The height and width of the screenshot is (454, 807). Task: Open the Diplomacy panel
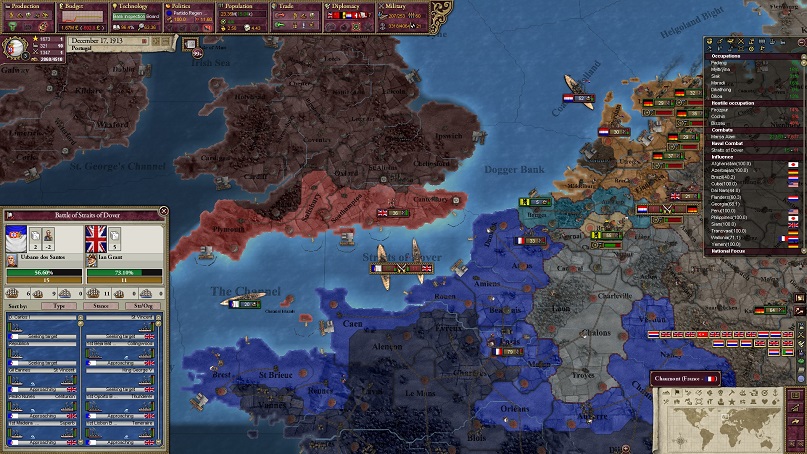pyautogui.click(x=347, y=6)
